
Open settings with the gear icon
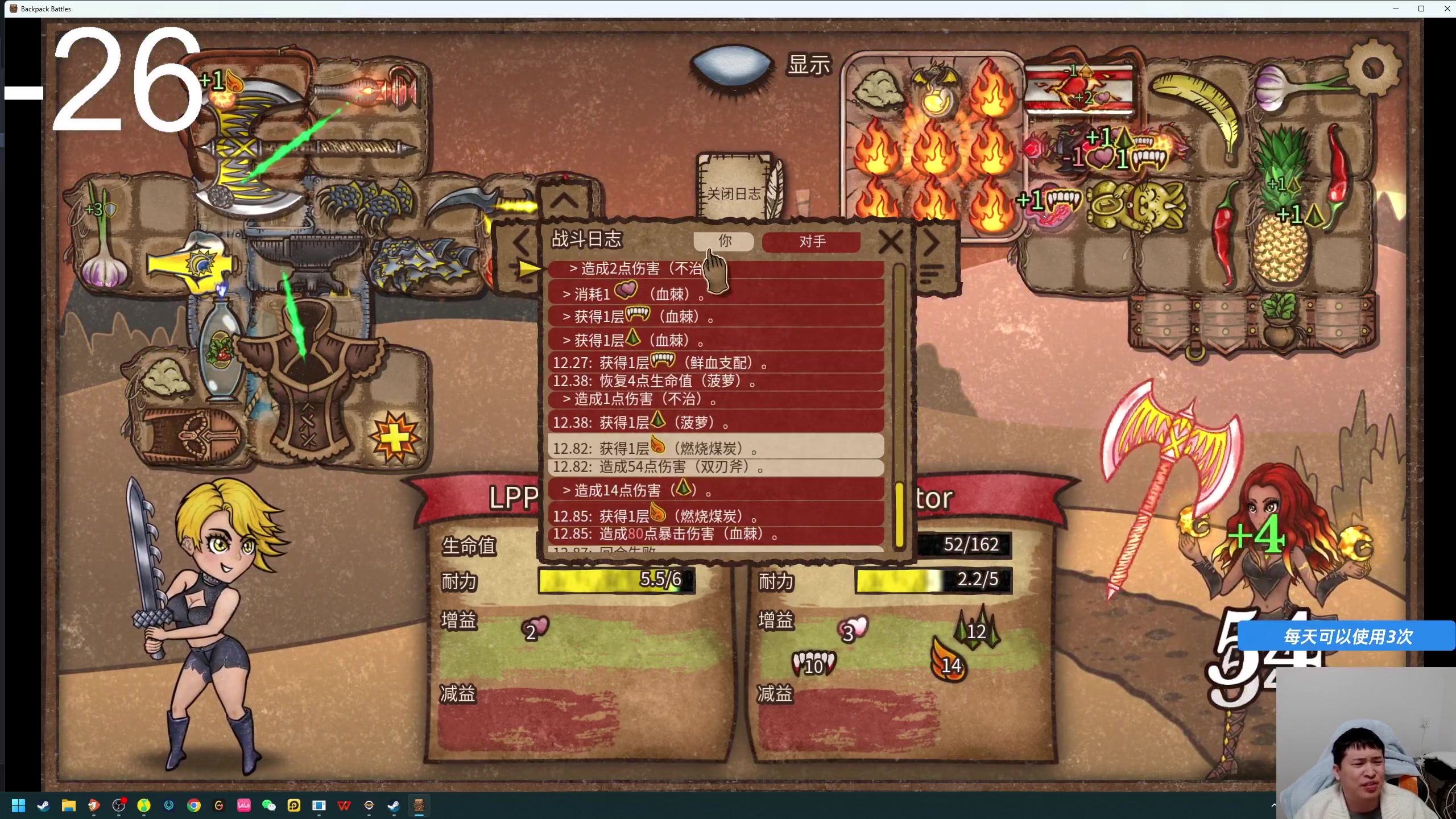(x=1373, y=69)
